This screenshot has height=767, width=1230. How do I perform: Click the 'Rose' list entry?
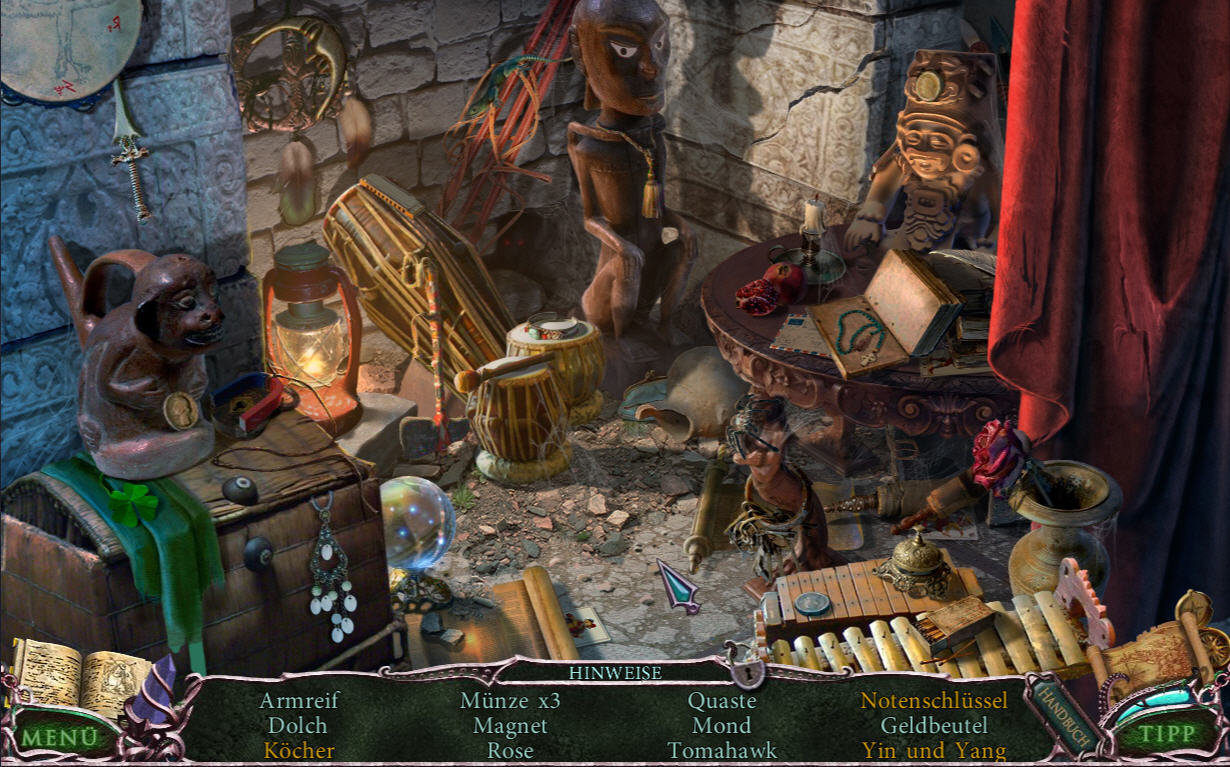[x=510, y=750]
